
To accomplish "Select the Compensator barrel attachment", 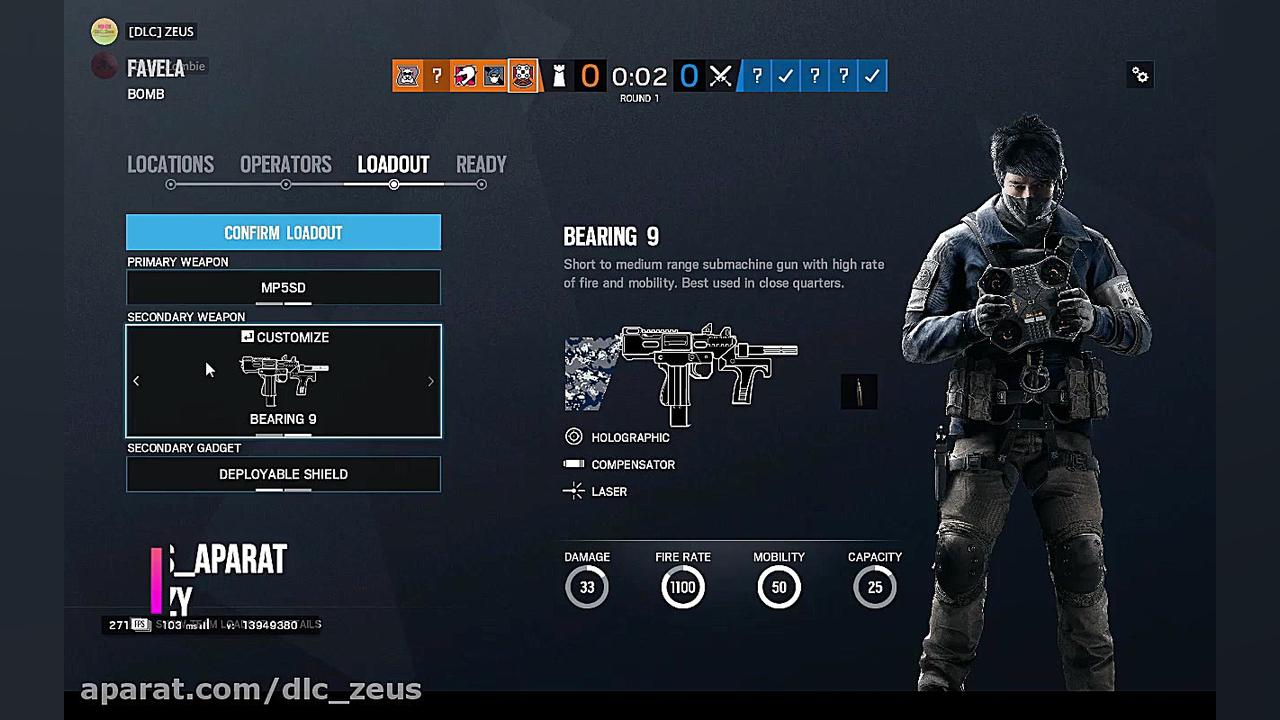I will [x=632, y=464].
